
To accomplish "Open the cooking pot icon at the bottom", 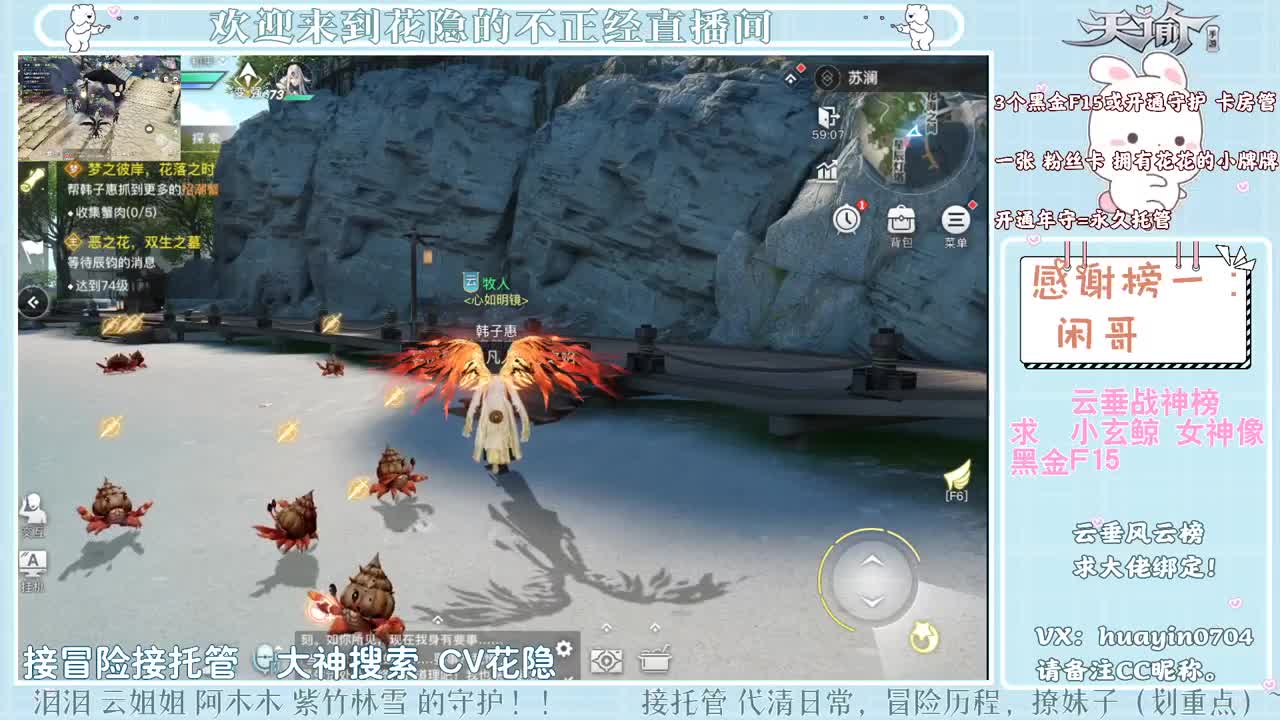I will tap(655, 658).
